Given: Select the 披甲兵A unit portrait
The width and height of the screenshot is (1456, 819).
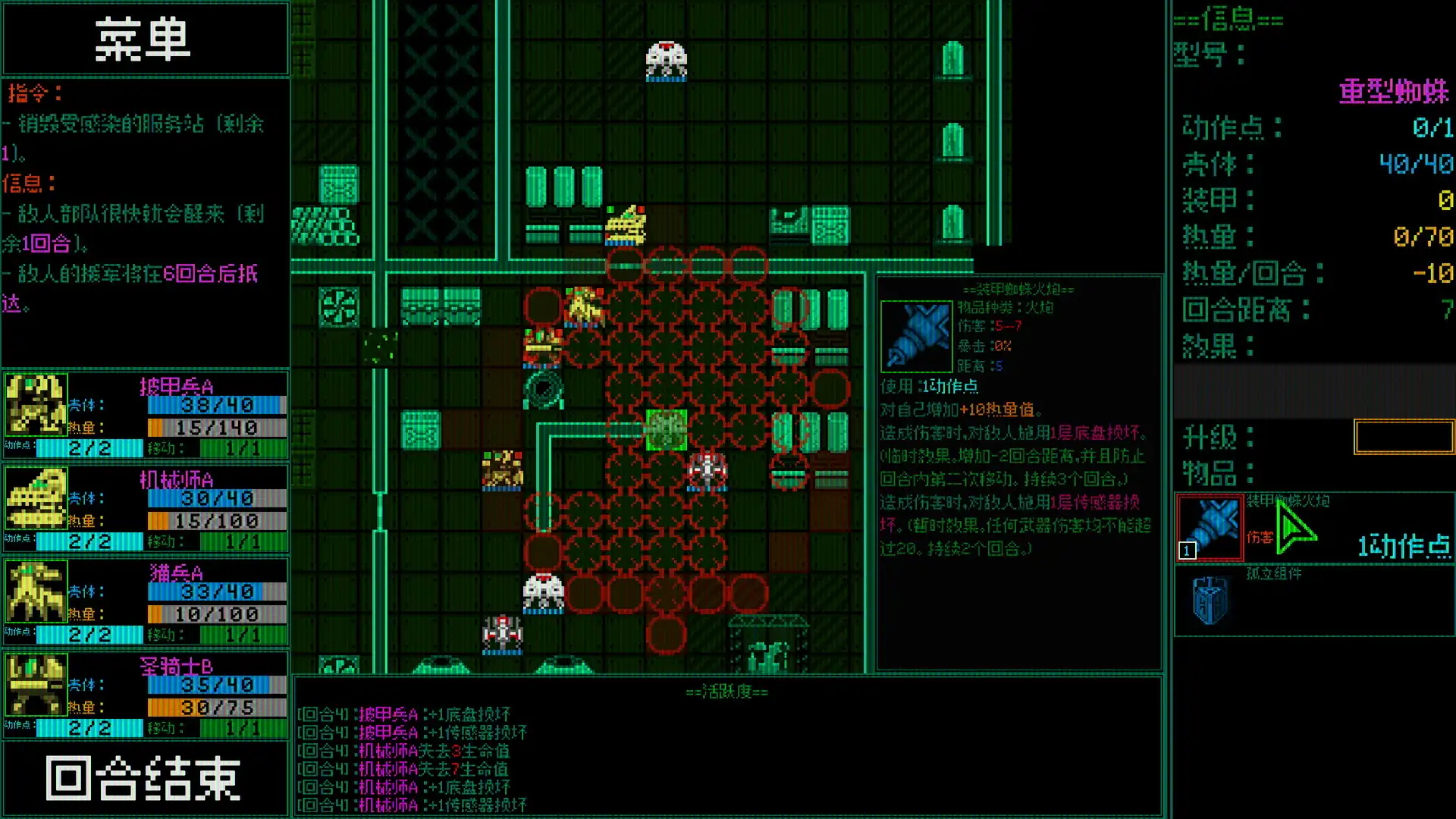Looking at the screenshot, I should (36, 405).
